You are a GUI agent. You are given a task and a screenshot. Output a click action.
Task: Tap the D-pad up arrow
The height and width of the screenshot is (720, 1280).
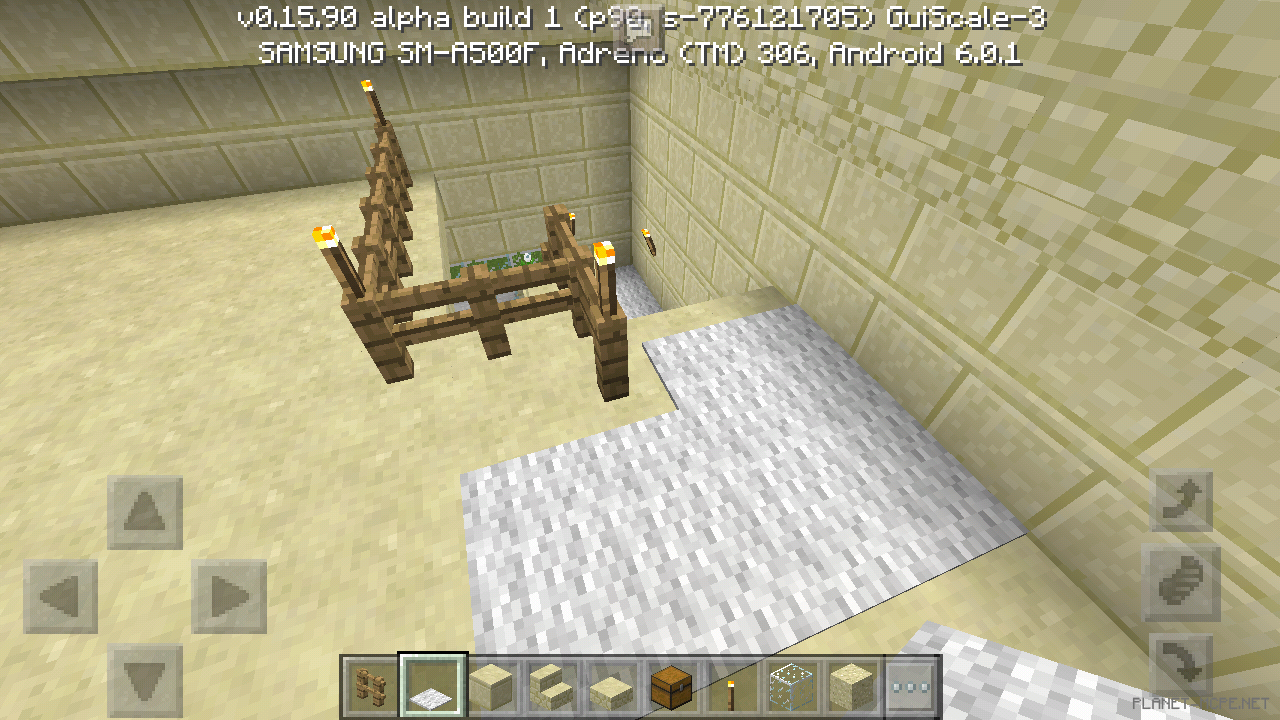point(145,513)
